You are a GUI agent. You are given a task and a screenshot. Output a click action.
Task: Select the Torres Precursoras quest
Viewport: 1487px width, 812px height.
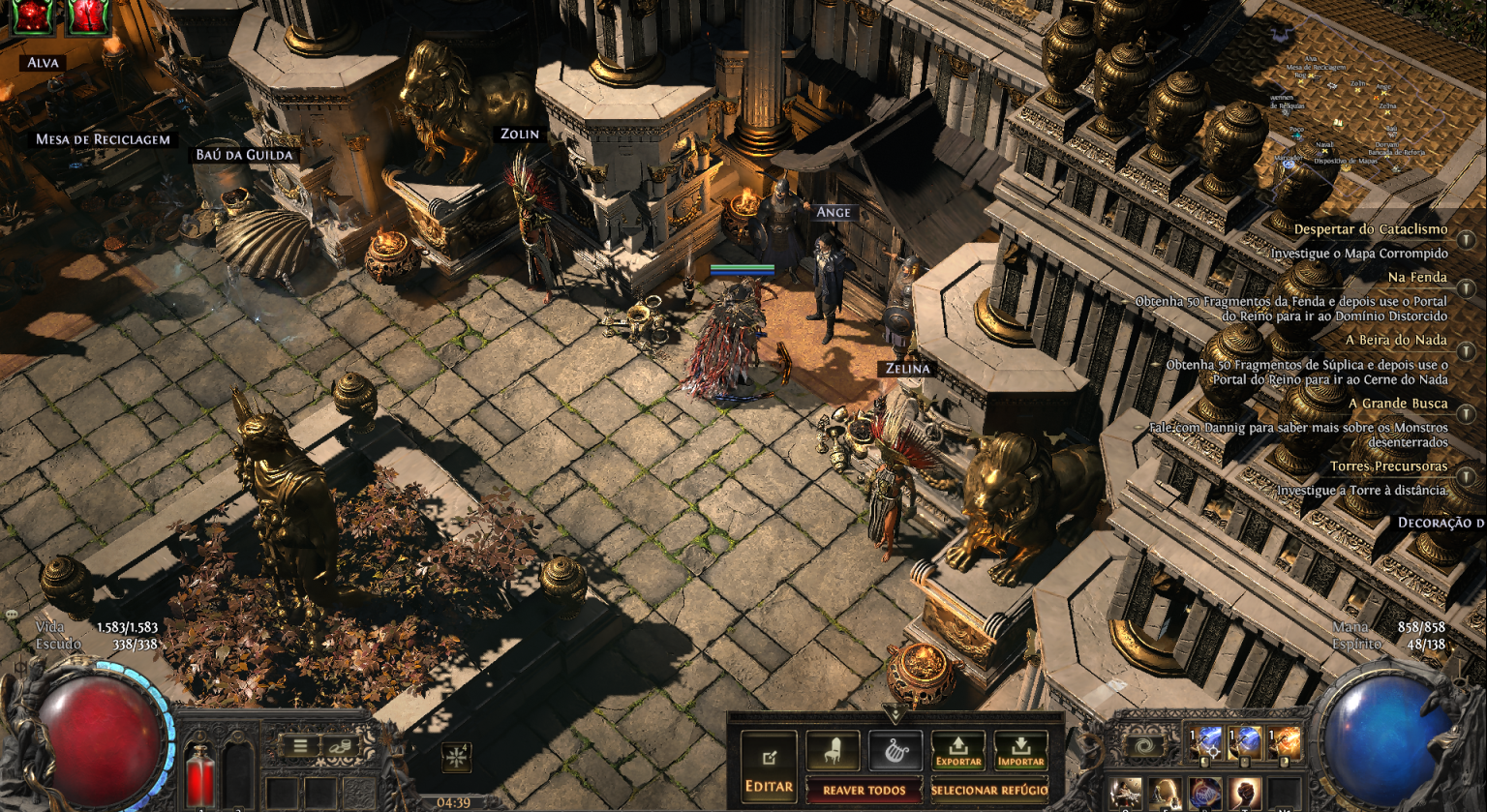coord(1388,466)
